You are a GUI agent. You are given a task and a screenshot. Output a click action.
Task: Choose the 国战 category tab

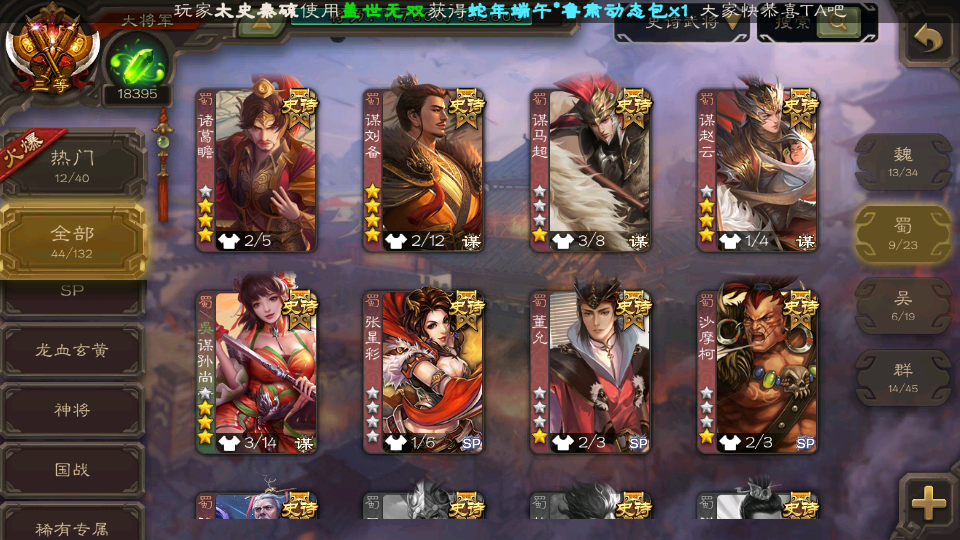click(72, 469)
